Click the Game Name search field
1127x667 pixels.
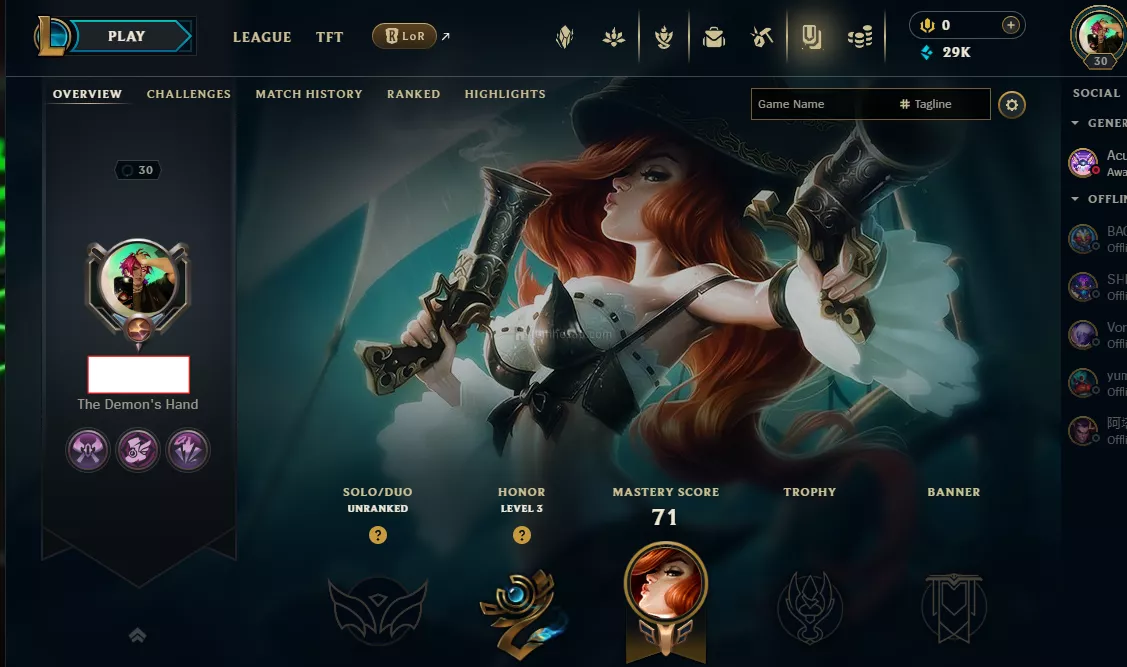[820, 104]
